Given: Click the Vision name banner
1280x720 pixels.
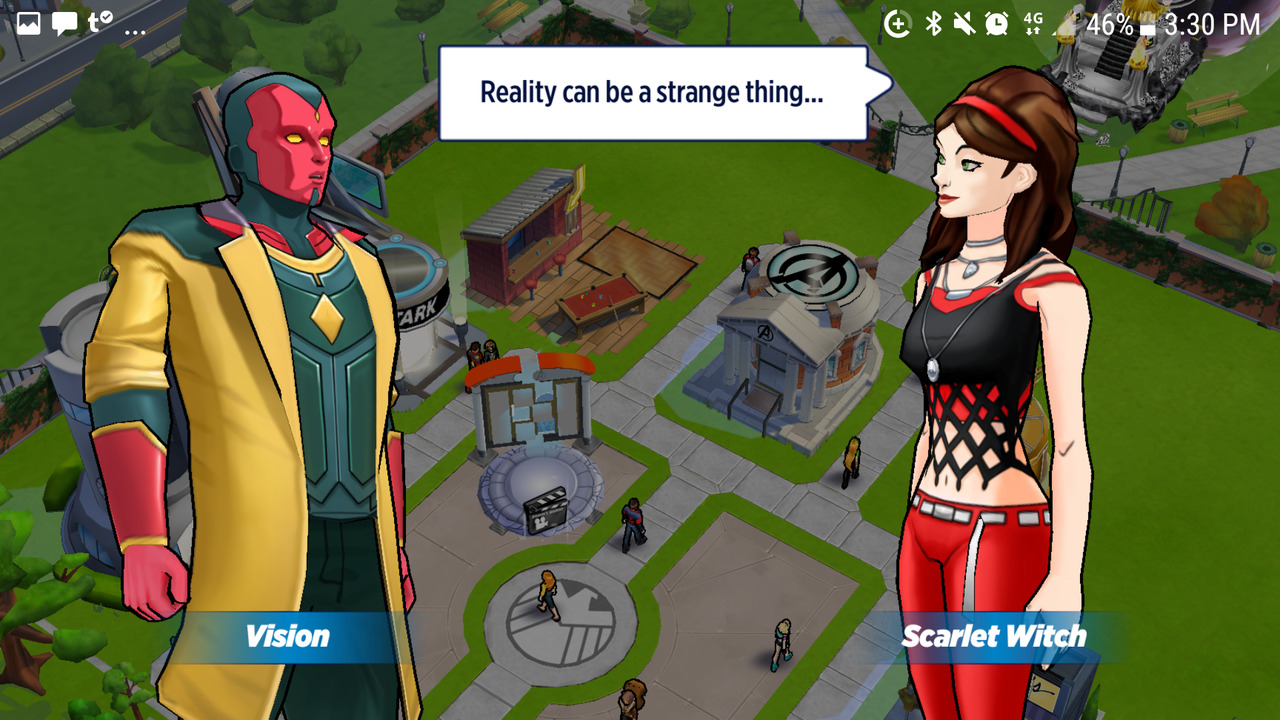Looking at the screenshot, I should [x=287, y=636].
